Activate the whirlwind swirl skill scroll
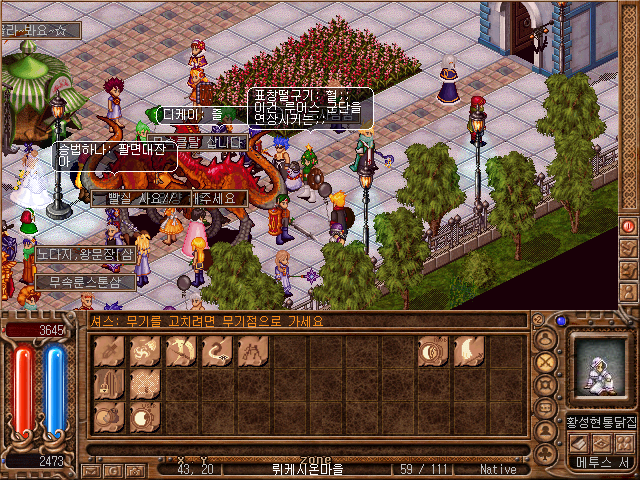 tap(145, 351)
